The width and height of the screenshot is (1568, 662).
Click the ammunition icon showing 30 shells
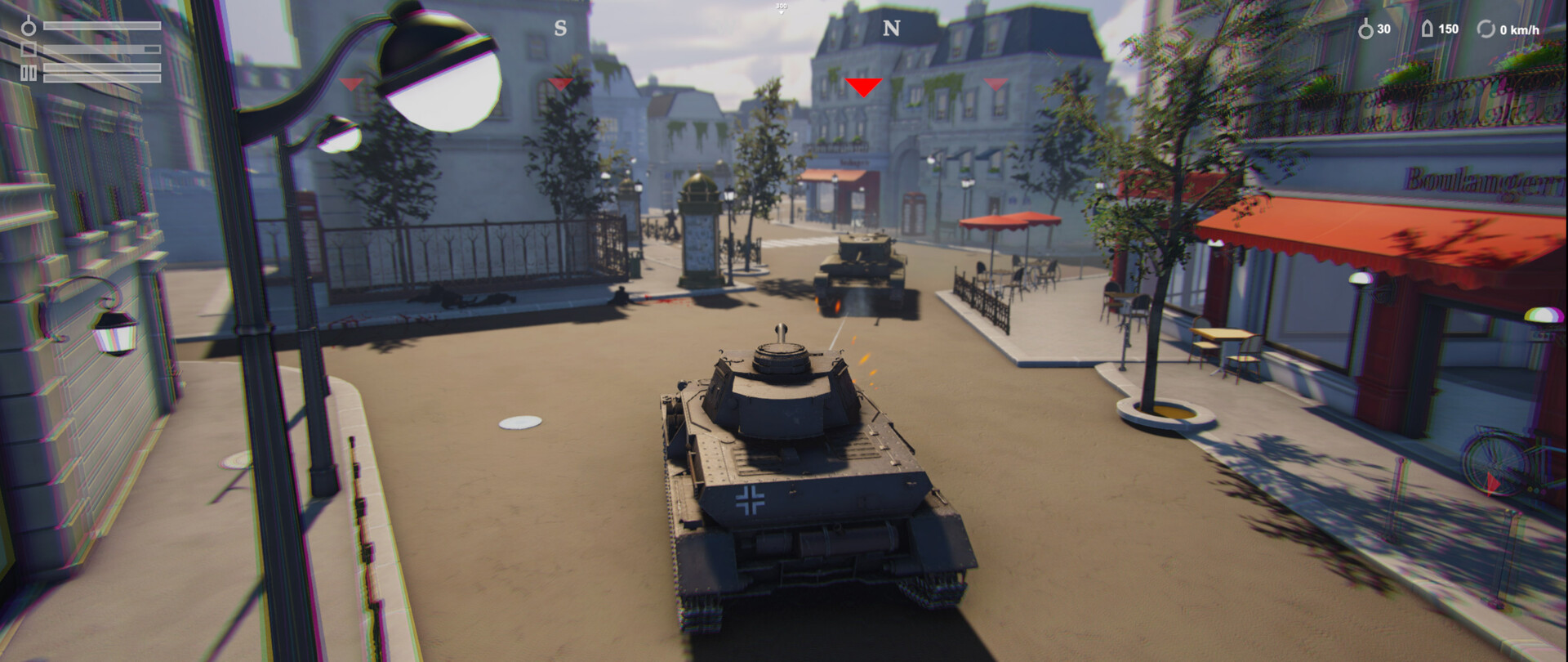[1367, 29]
